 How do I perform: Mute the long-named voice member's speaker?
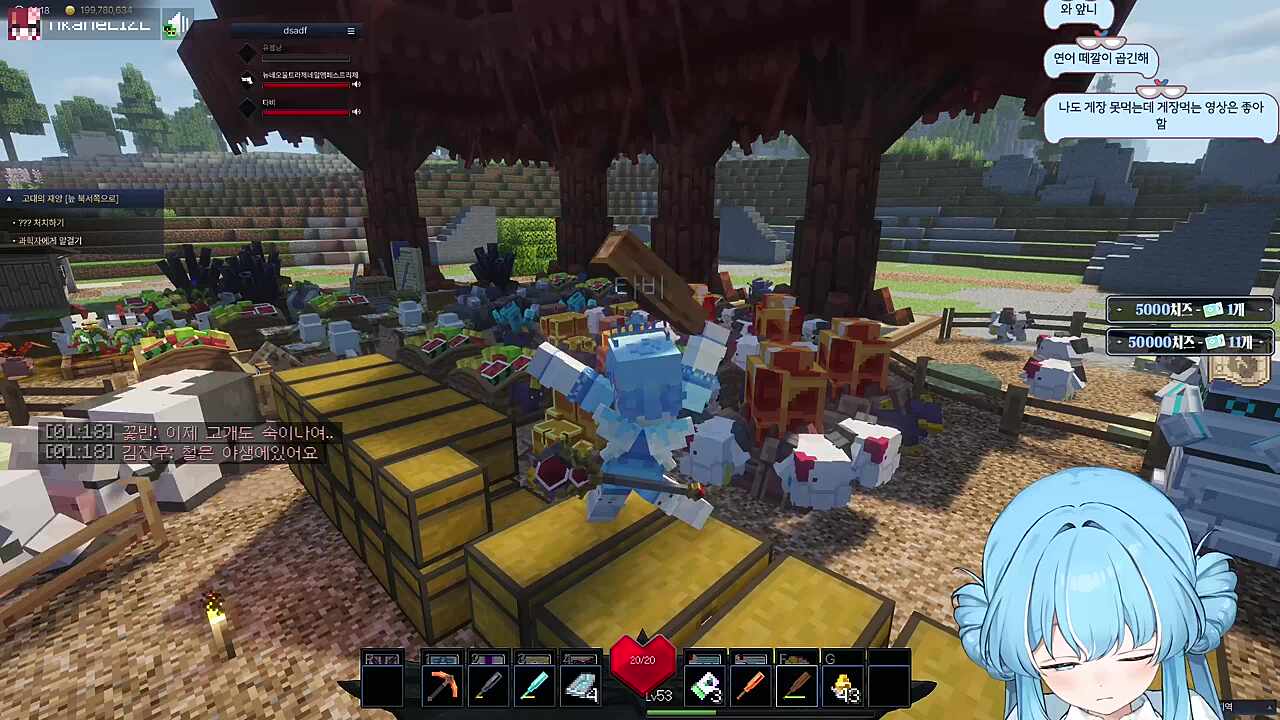point(356,85)
